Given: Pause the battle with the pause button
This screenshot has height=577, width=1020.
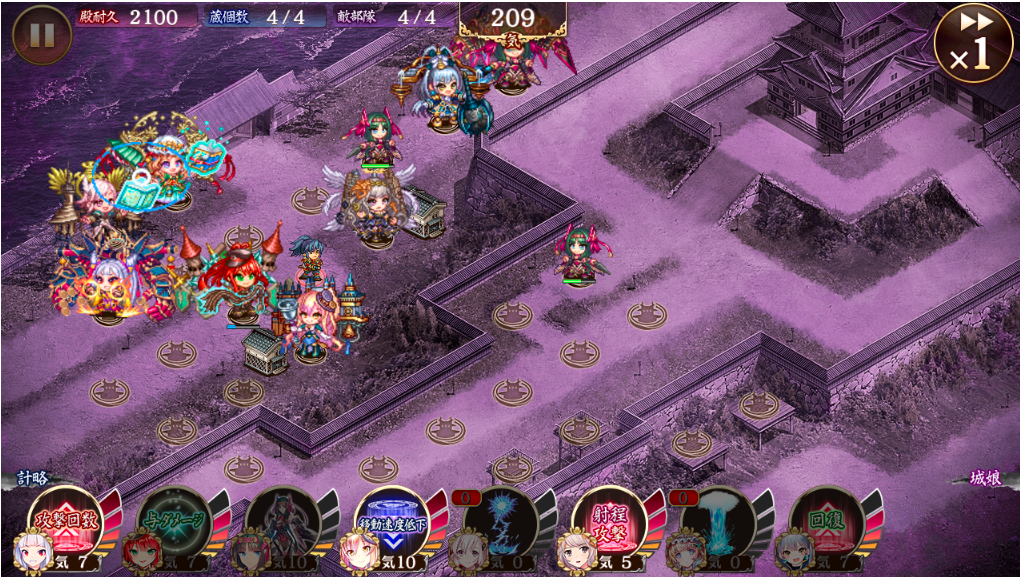Looking at the screenshot, I should coord(41,35).
